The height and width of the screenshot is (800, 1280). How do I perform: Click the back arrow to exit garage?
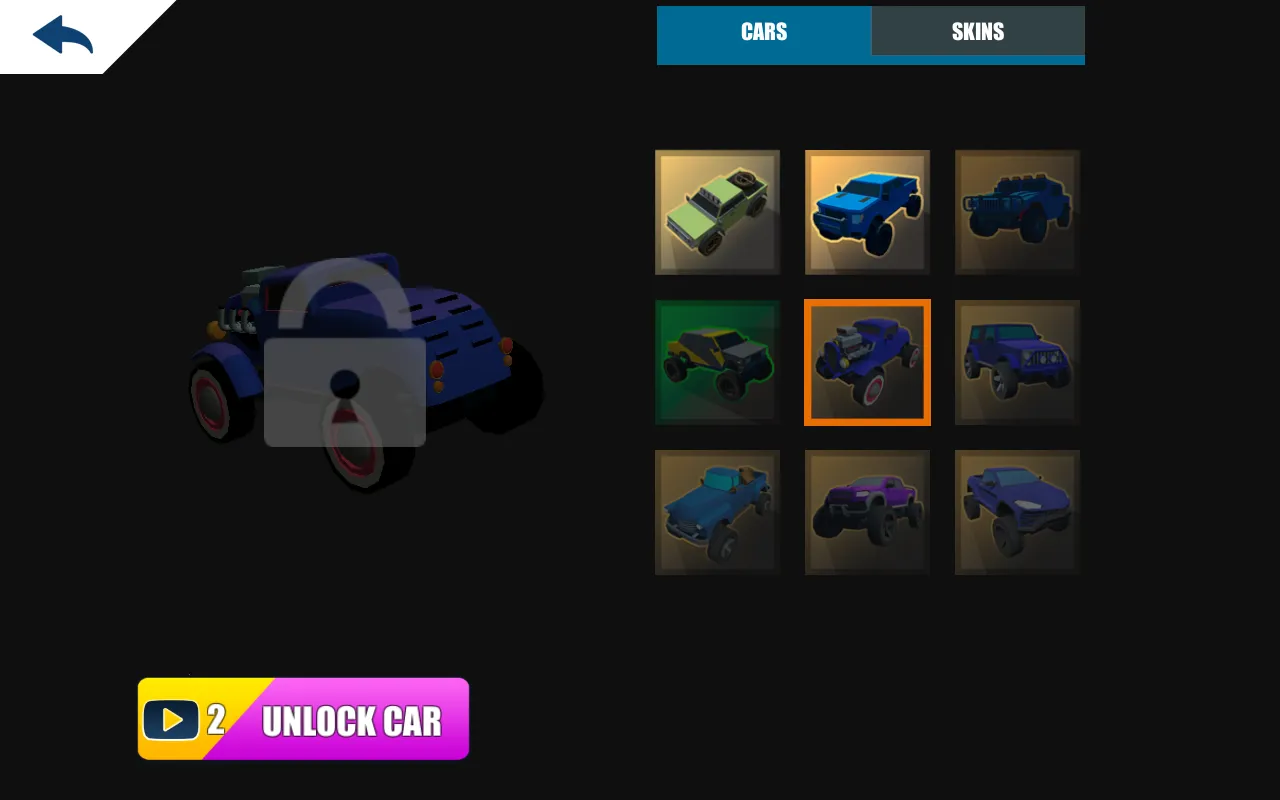tap(60, 33)
